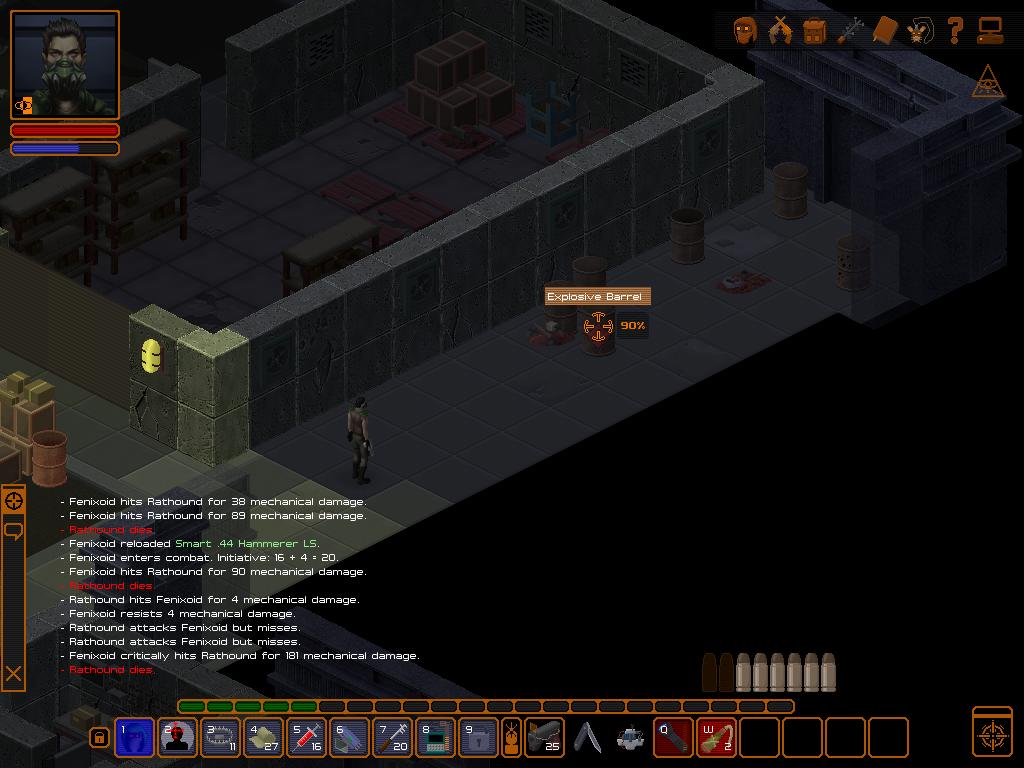Click the crosshair button at bottom right
Image resolution: width=1024 pixels, height=768 pixels.
coord(992,732)
